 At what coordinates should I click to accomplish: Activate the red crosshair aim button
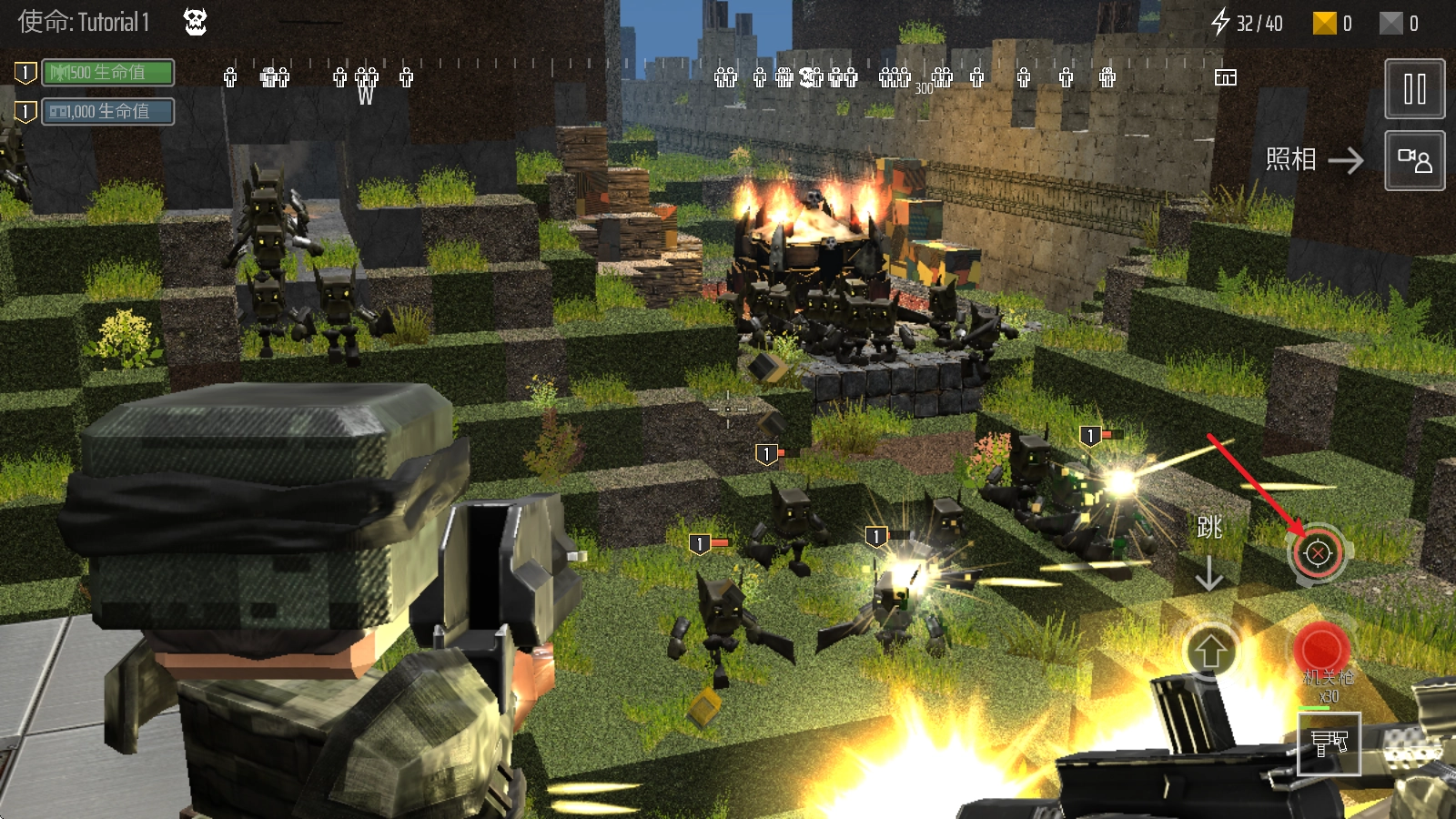[1318, 553]
